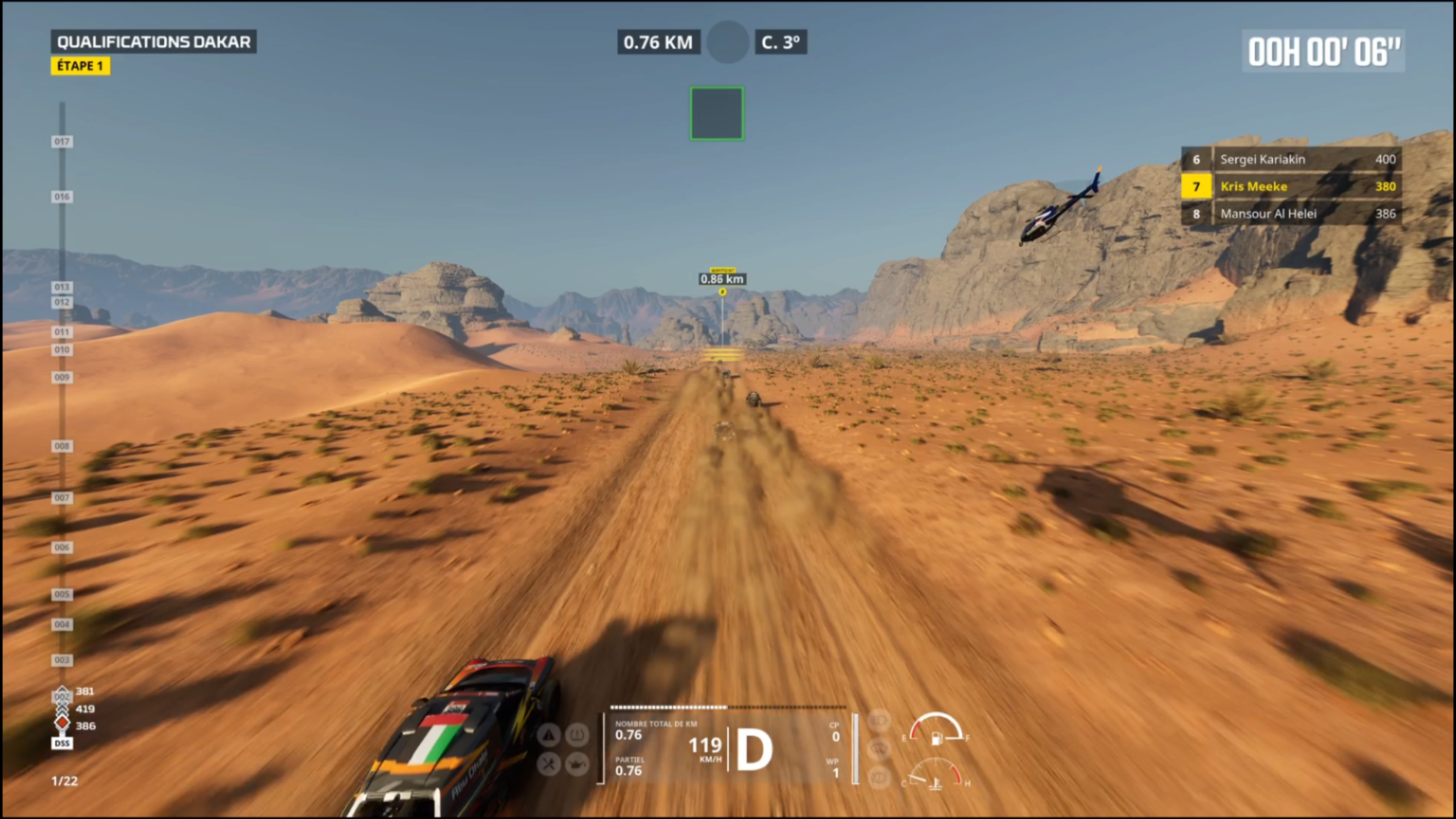Screen dimensions: 1456x819
Task: Select the DSS start marker
Action: coord(62,743)
